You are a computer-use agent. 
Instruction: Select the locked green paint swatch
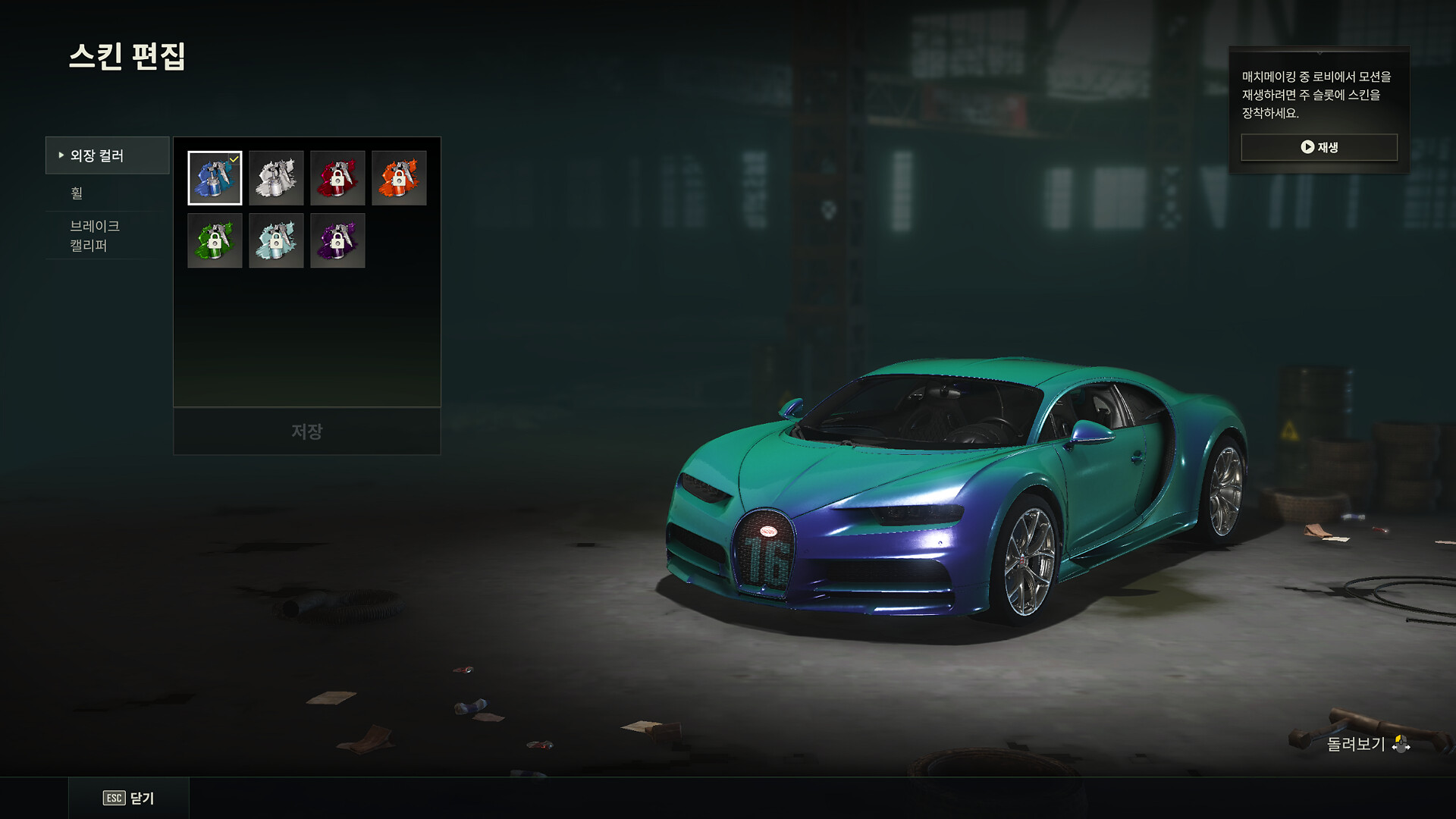pos(215,240)
